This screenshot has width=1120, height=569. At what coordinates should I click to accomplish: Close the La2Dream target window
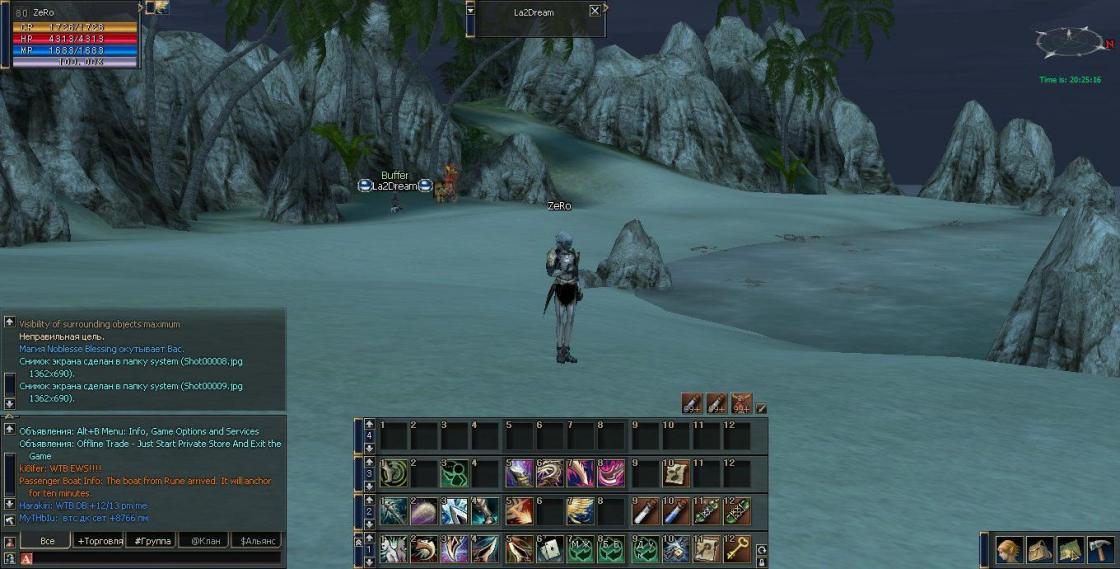tap(595, 11)
